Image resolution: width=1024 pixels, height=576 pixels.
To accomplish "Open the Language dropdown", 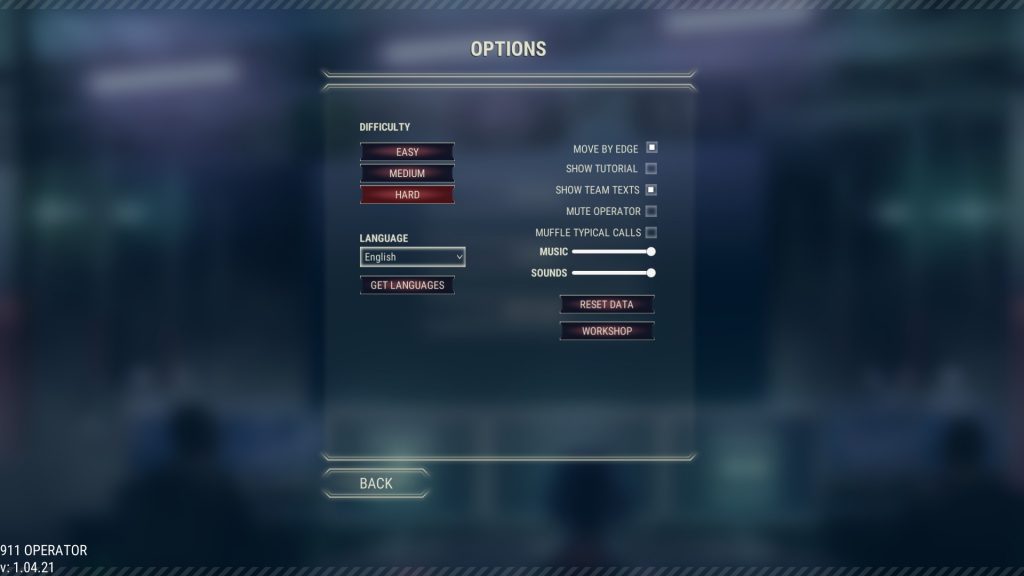I will (412, 257).
